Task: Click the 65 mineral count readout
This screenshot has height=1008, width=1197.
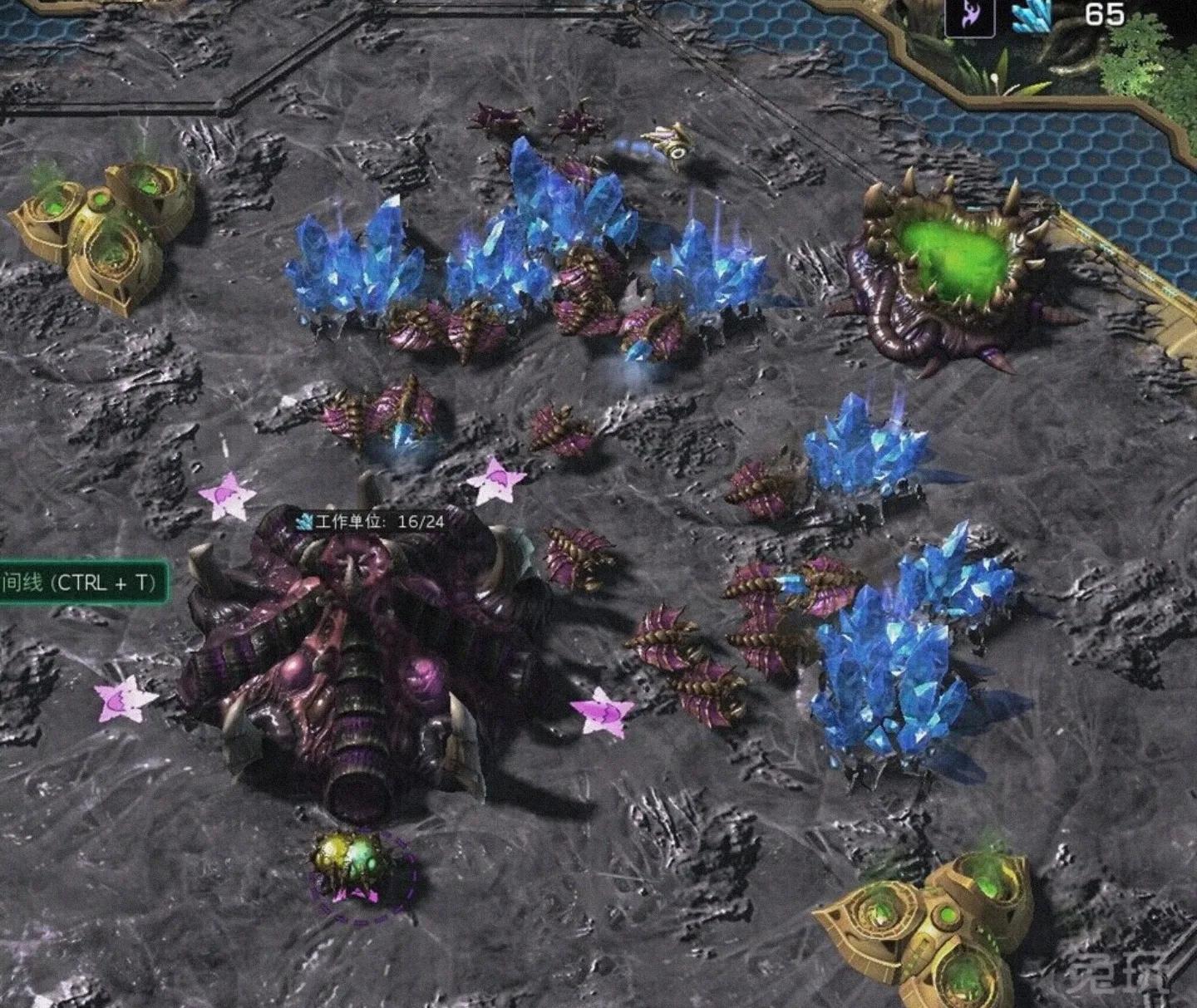Action: (x=1097, y=15)
